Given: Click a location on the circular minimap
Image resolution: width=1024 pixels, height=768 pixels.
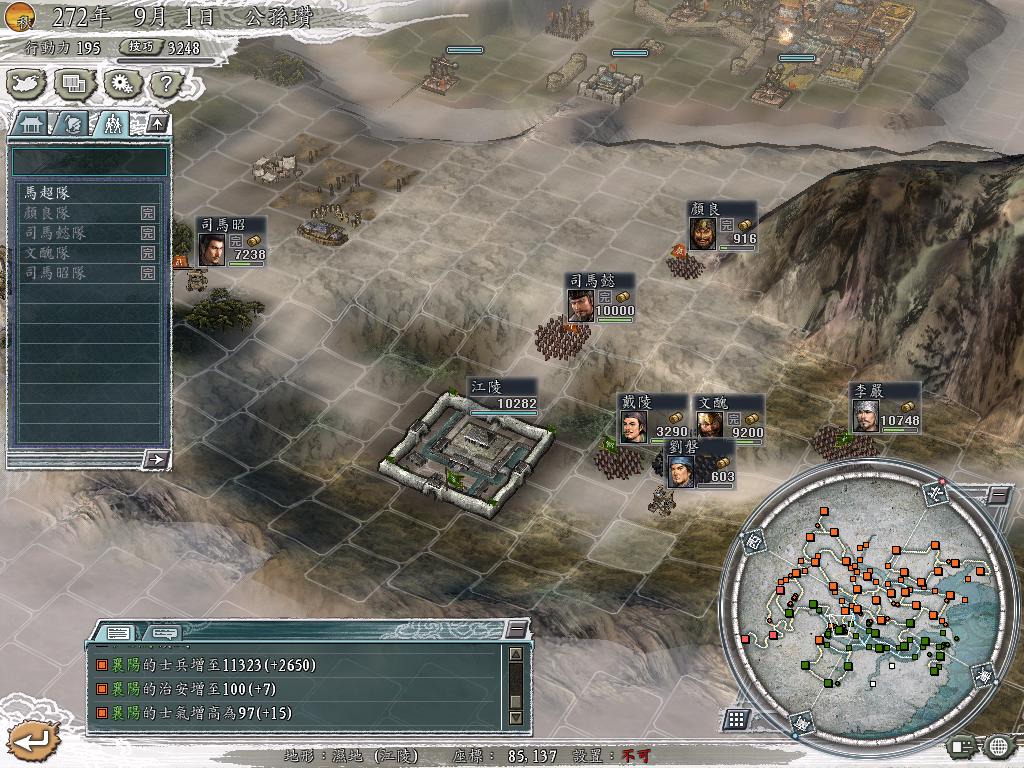Looking at the screenshot, I should pyautogui.click(x=860, y=610).
